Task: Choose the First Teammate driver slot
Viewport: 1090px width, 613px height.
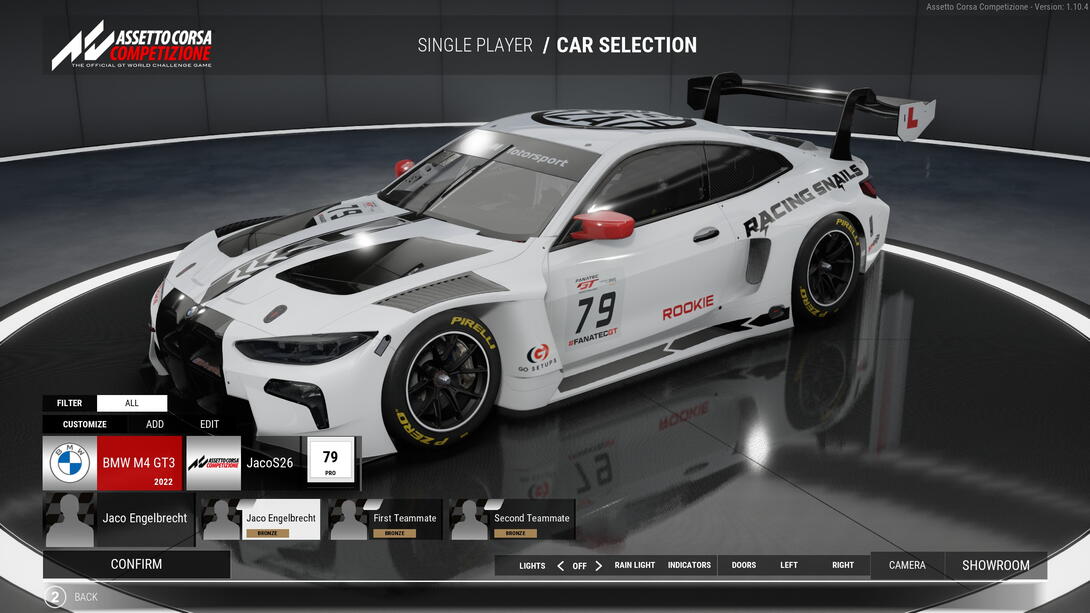Action: (386, 519)
